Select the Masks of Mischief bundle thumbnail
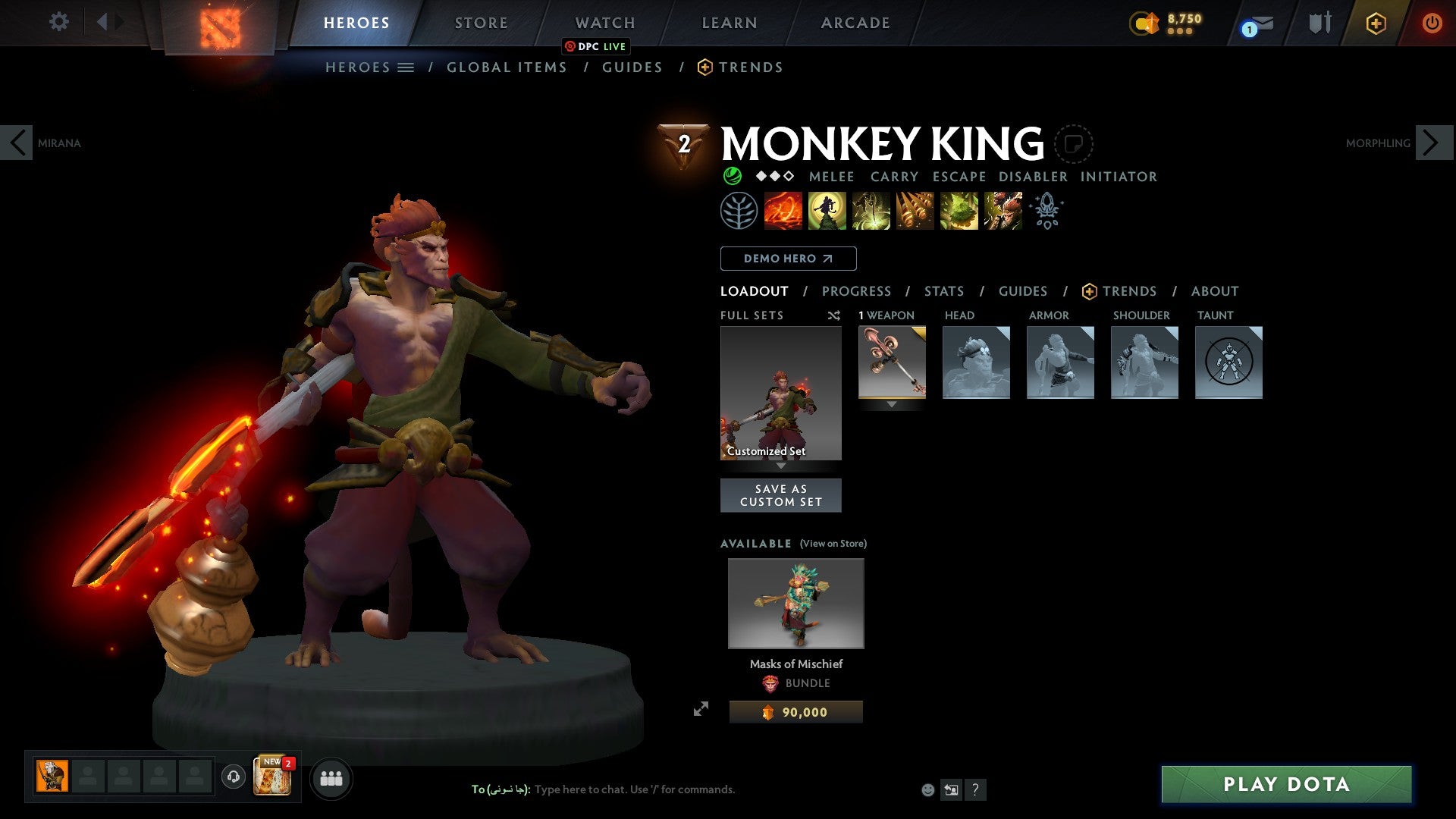 coord(795,603)
